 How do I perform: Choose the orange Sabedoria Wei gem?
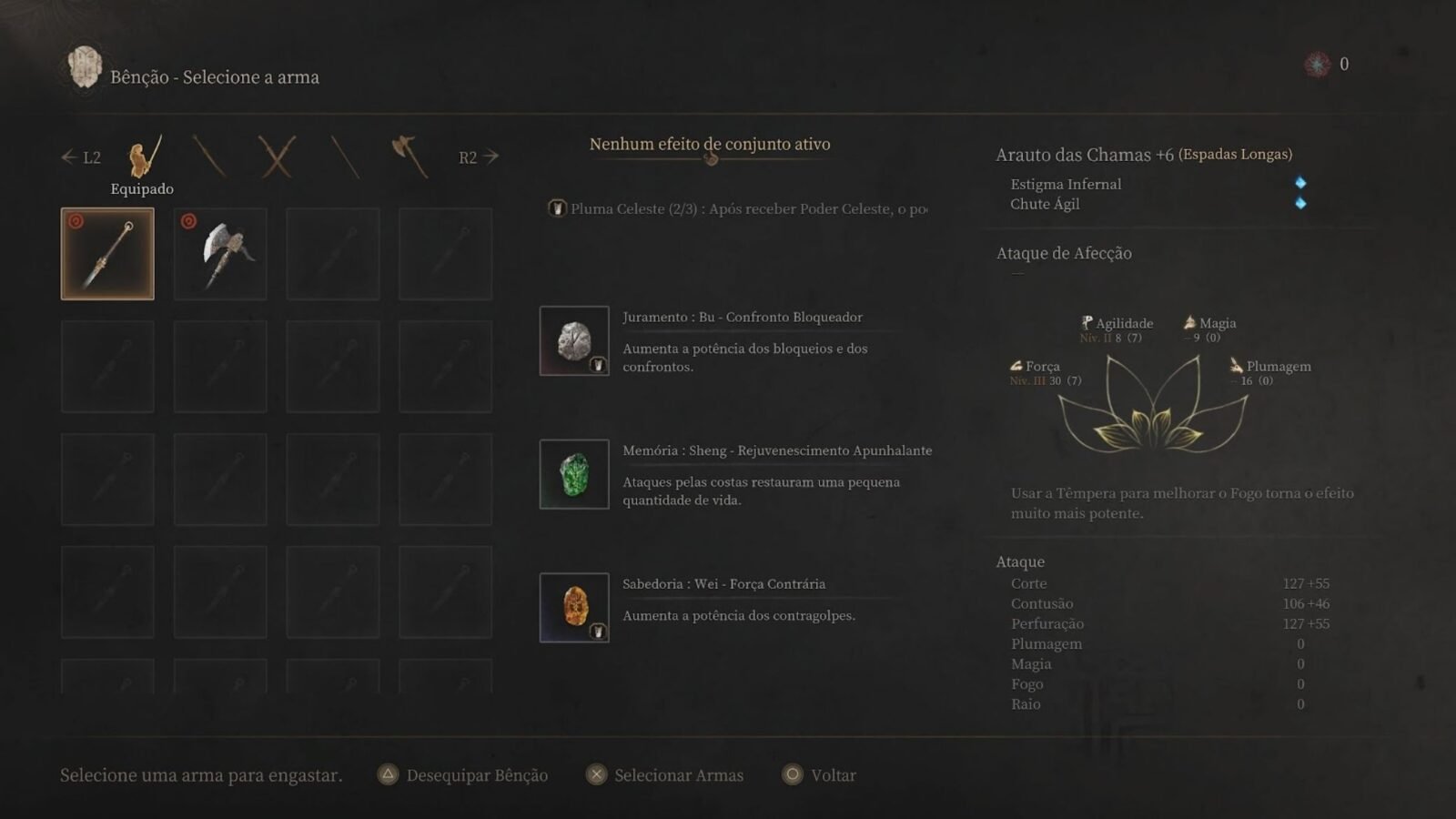574,607
